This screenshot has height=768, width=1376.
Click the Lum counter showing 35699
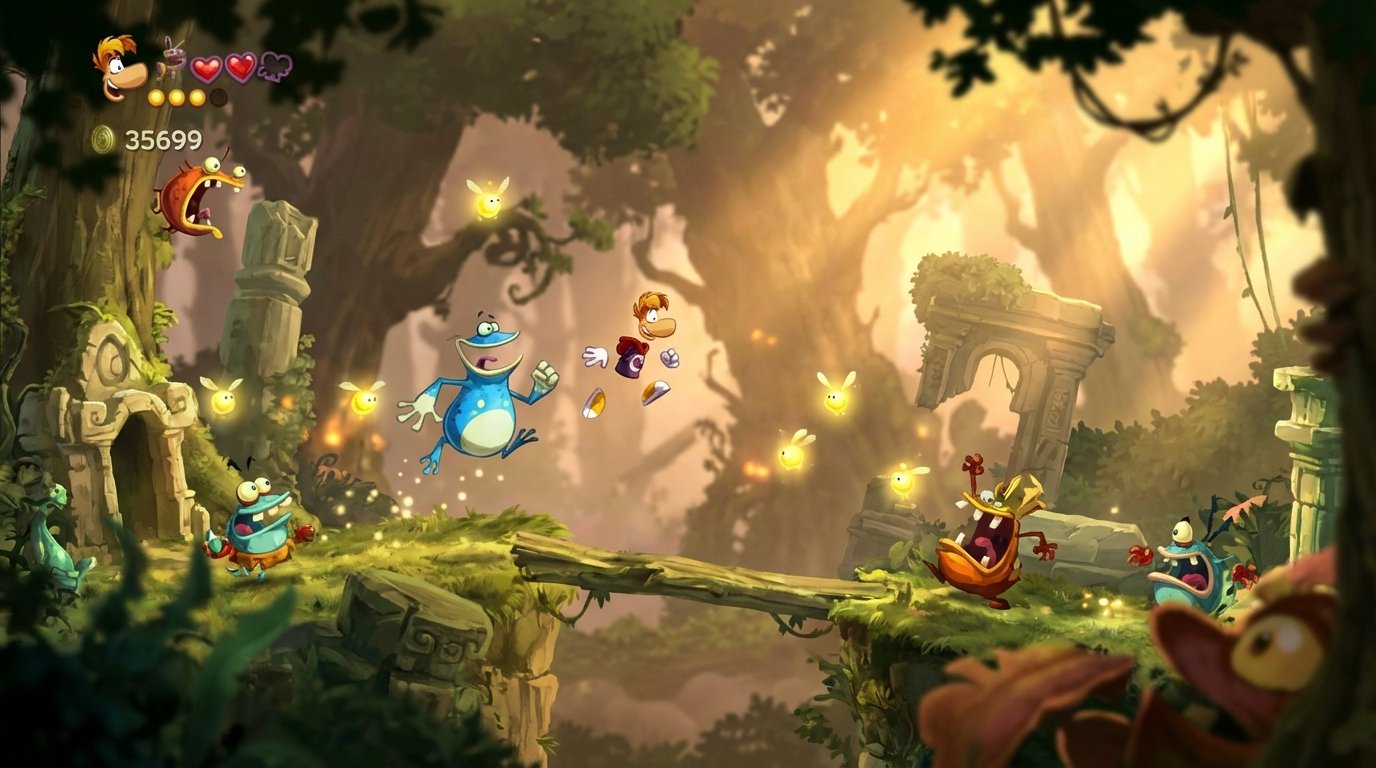[164, 138]
